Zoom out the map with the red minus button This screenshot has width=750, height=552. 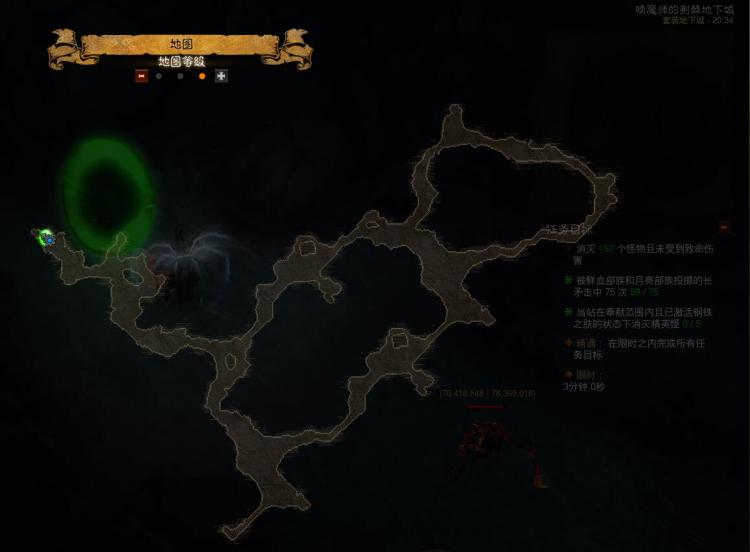(141, 76)
